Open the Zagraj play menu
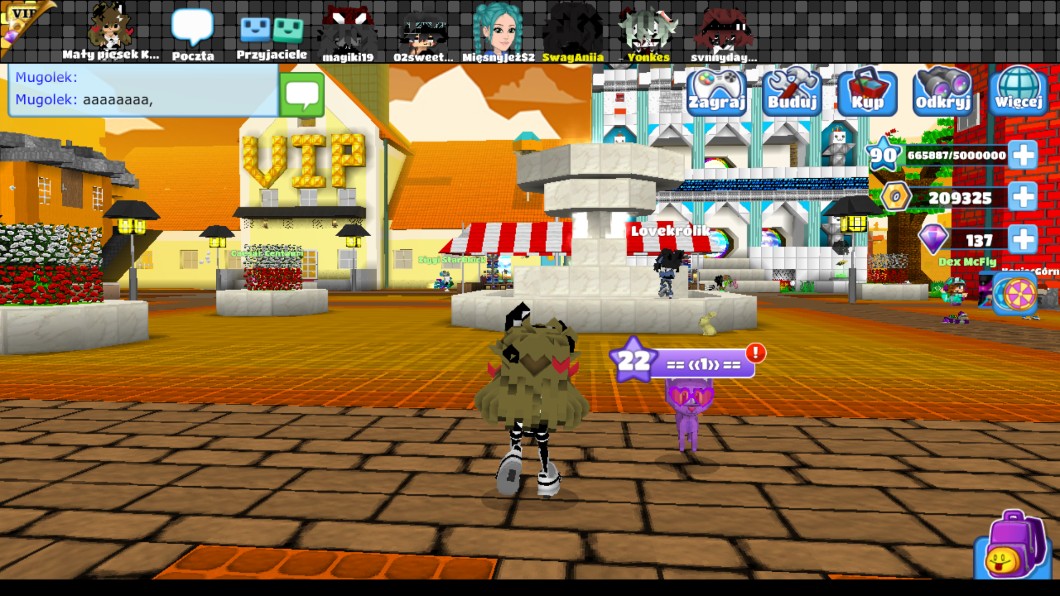Image resolution: width=1060 pixels, height=596 pixels. (x=716, y=91)
